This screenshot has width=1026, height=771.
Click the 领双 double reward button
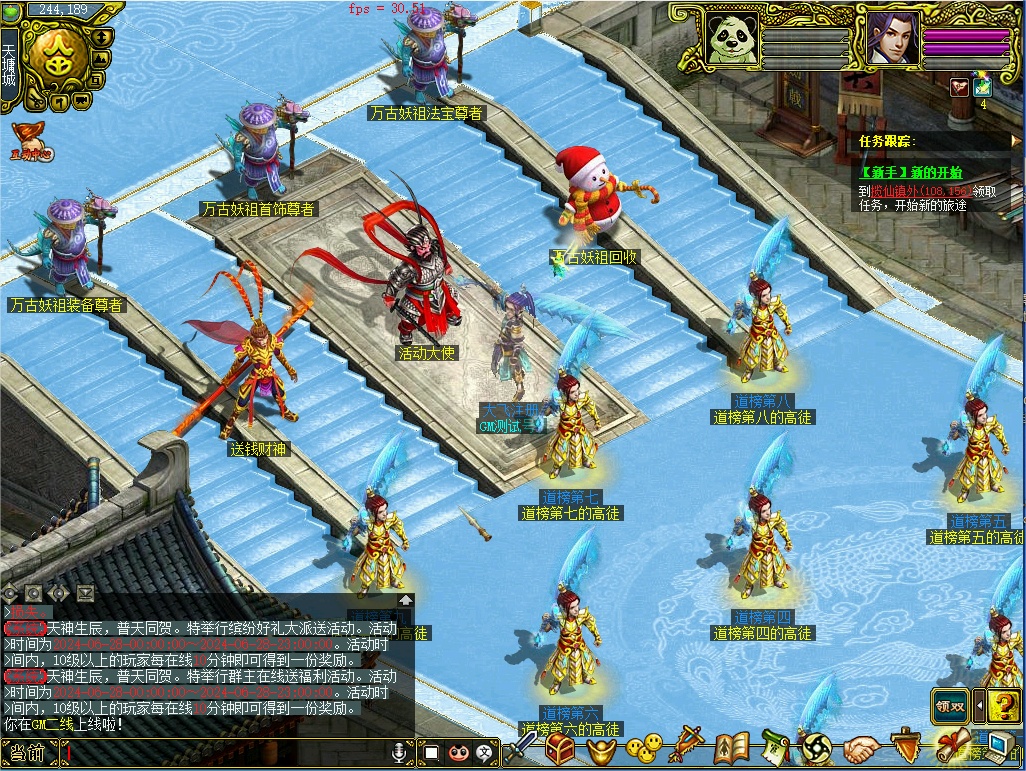[x=950, y=705]
